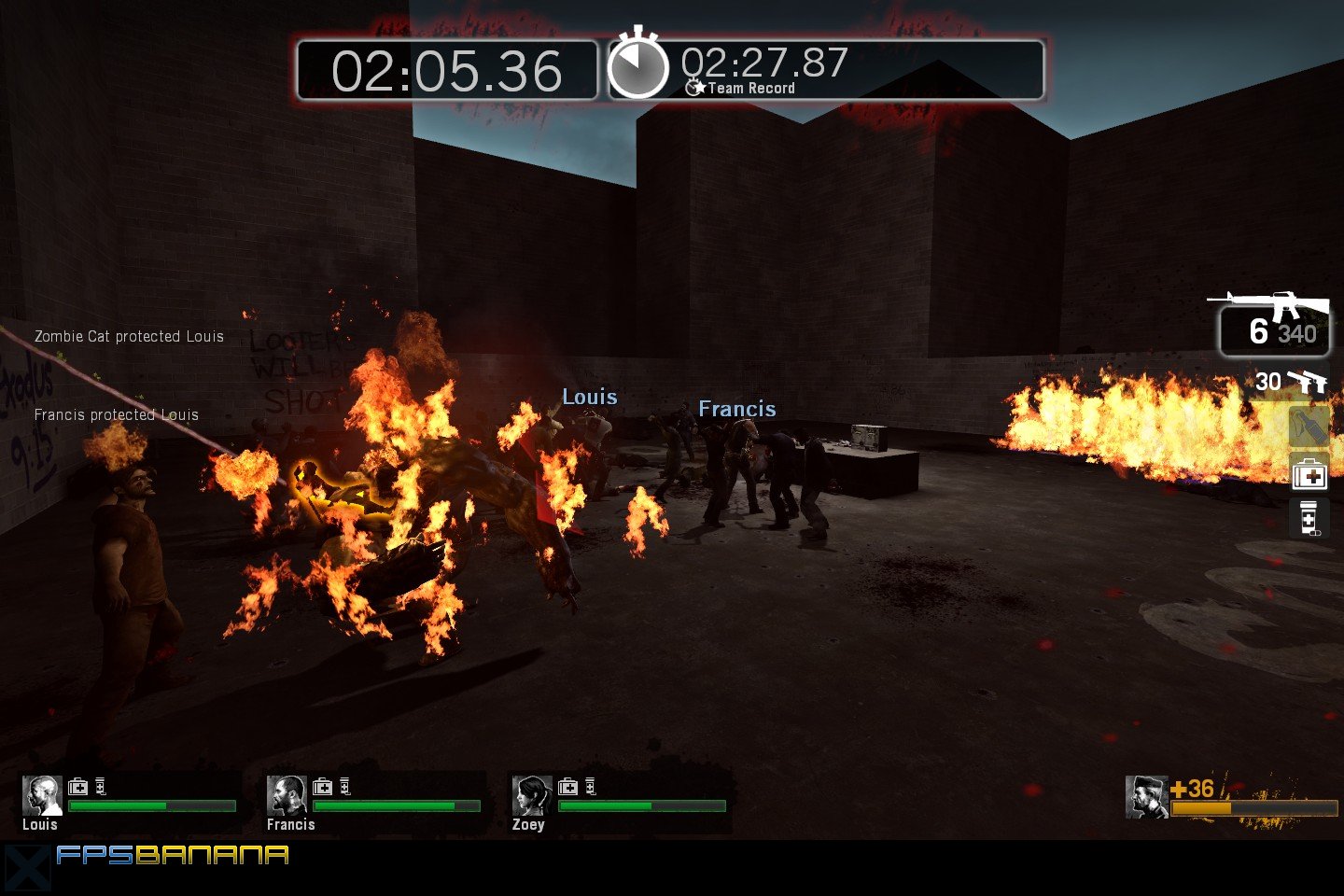Select the Louis name tag above the survivor
This screenshot has height=896, width=1344.
[591, 396]
